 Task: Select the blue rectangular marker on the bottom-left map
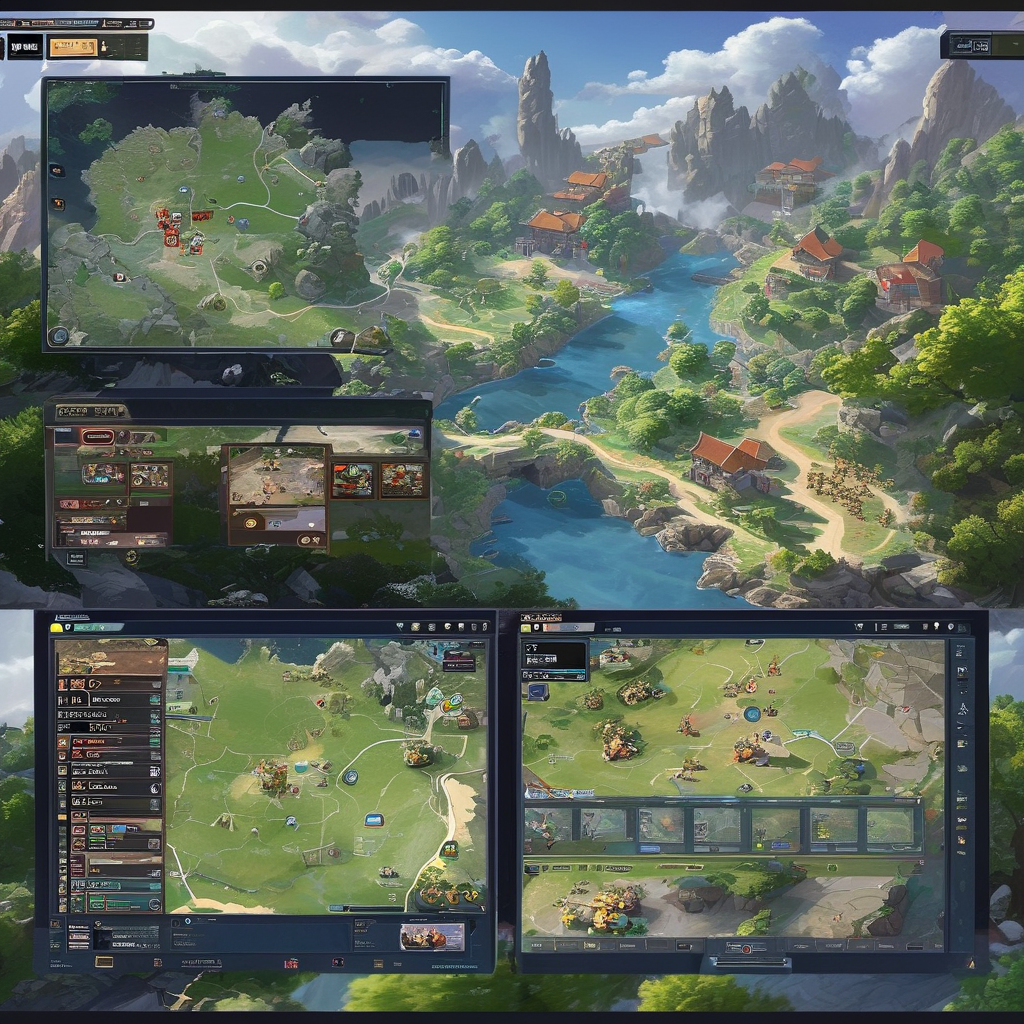click(x=374, y=820)
